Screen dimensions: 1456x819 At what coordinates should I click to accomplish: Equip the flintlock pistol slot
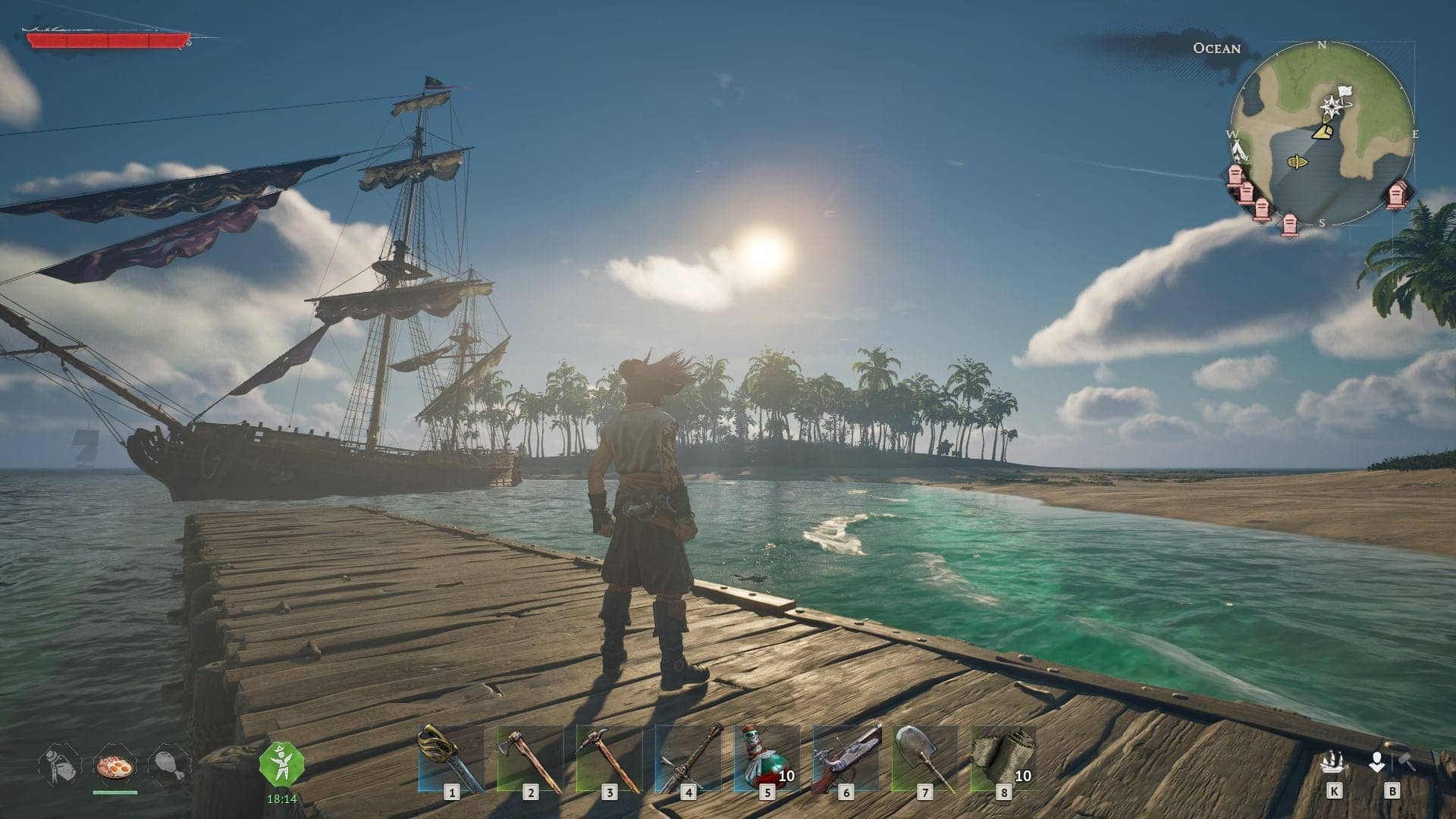click(x=845, y=759)
